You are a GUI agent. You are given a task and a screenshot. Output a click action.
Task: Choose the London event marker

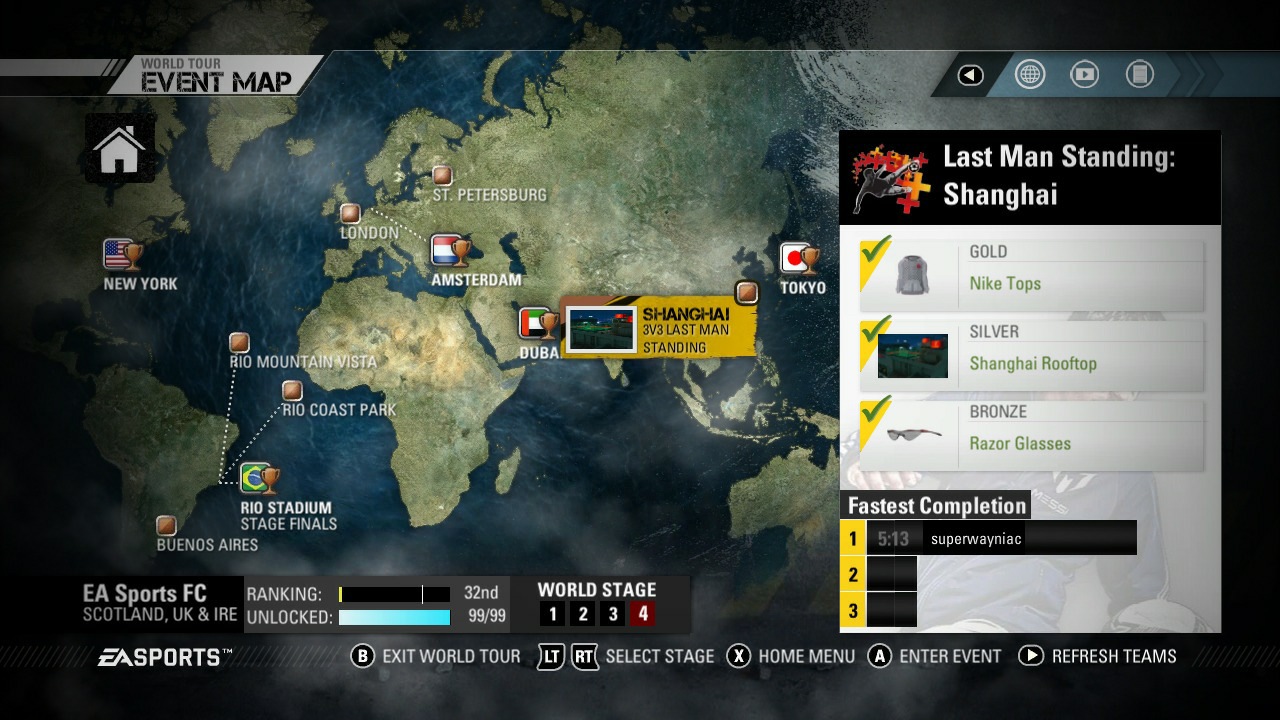[x=350, y=213]
